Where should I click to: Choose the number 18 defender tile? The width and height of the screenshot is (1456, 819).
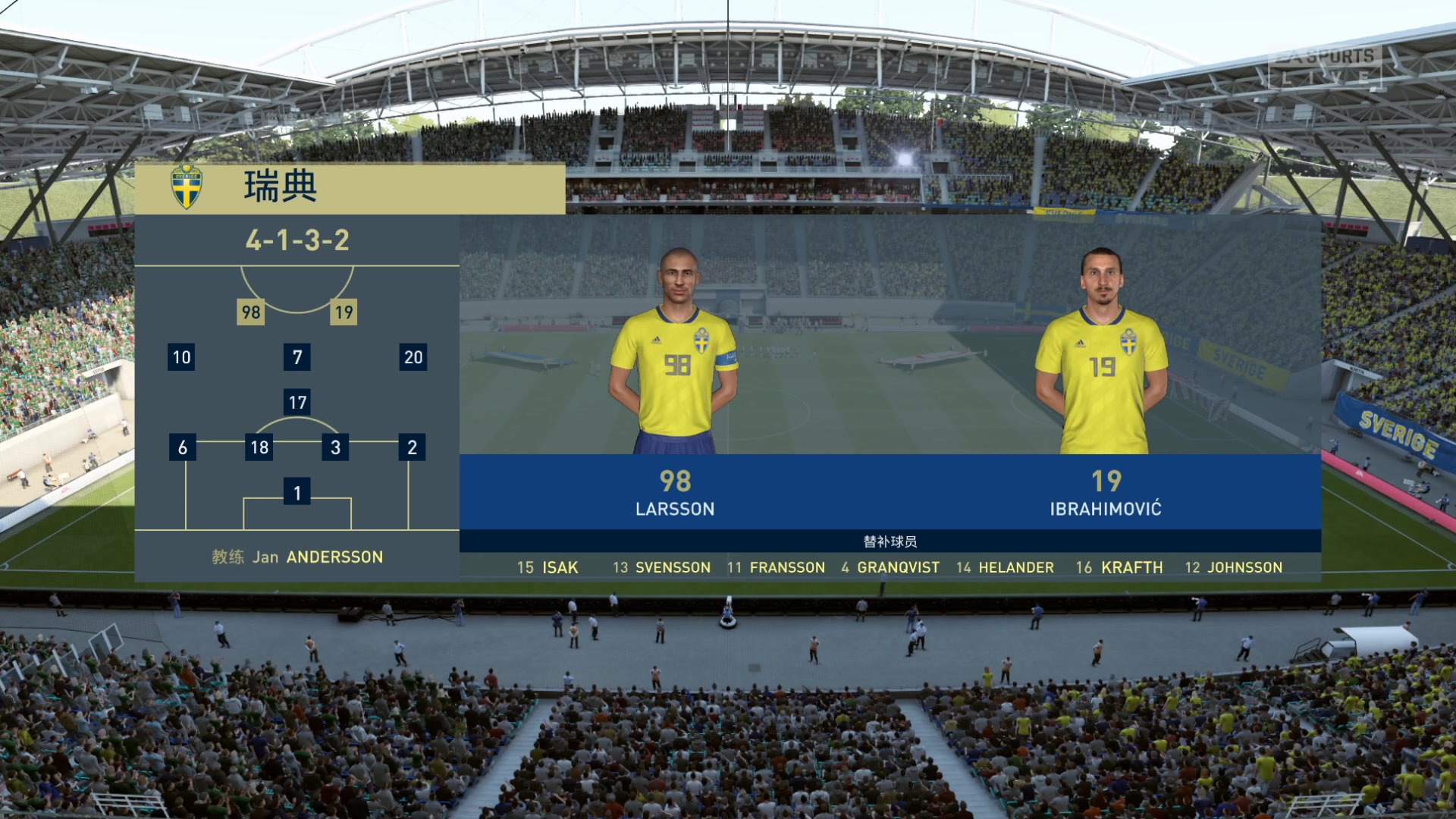point(259,447)
